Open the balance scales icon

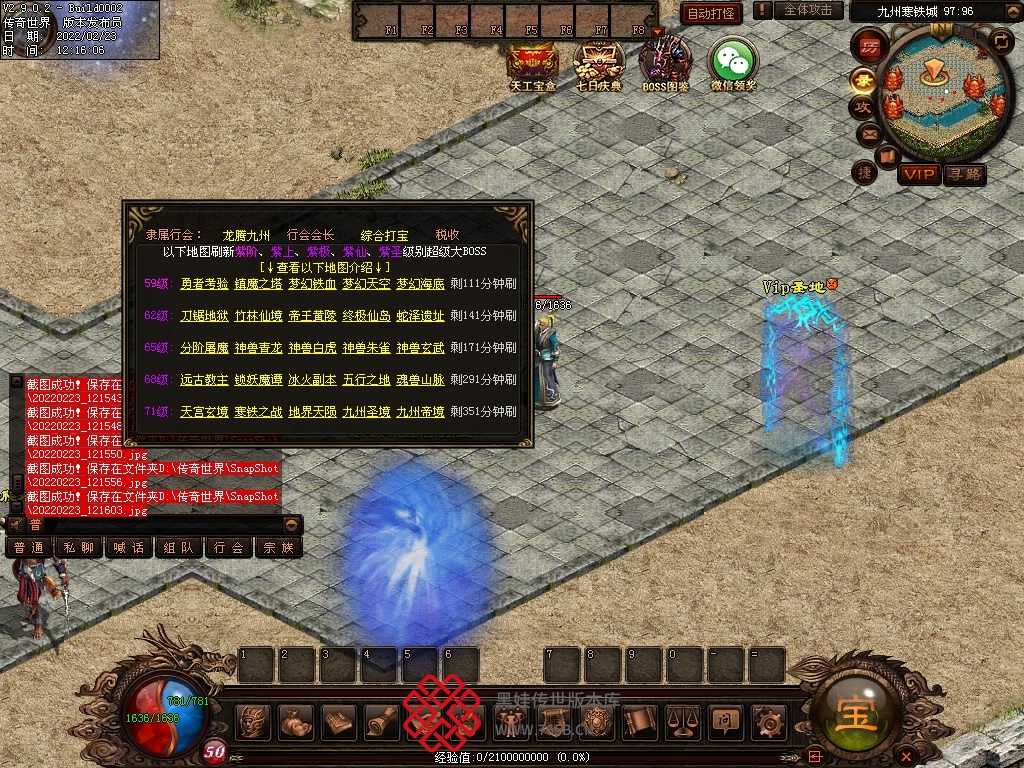(x=682, y=720)
